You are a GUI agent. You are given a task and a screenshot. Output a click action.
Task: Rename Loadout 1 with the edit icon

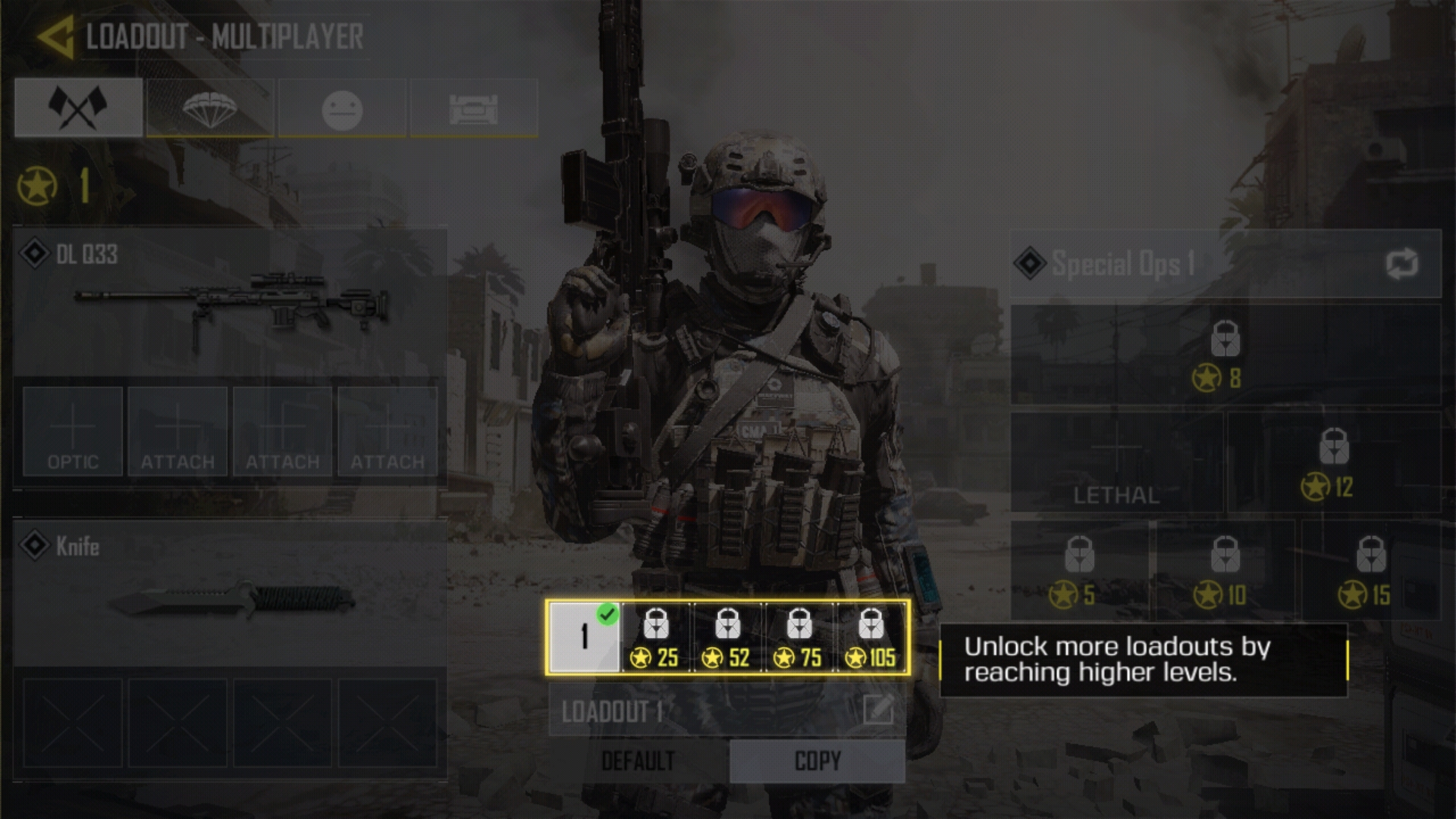point(878,711)
